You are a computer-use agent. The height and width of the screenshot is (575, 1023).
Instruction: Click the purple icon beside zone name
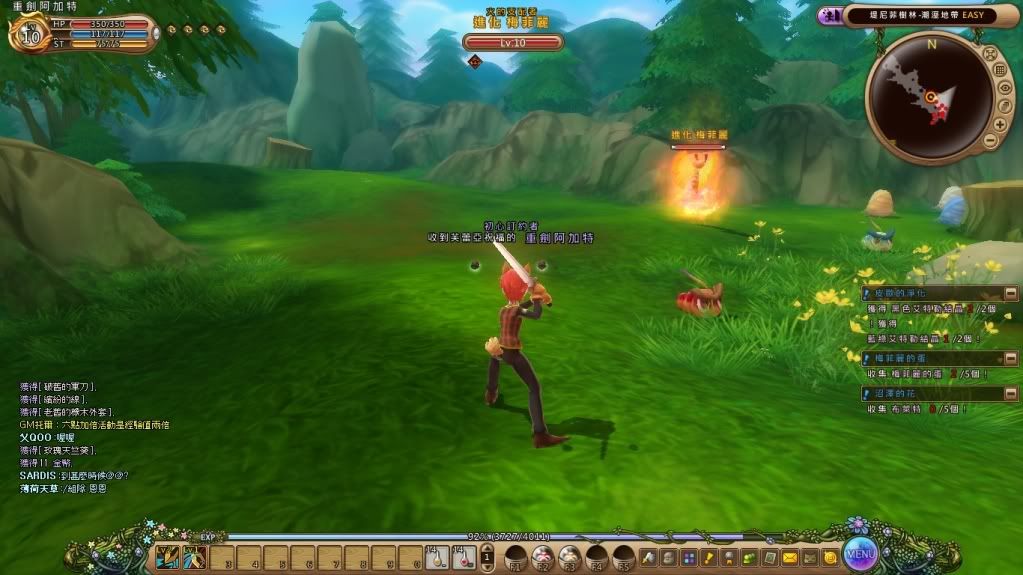(829, 16)
